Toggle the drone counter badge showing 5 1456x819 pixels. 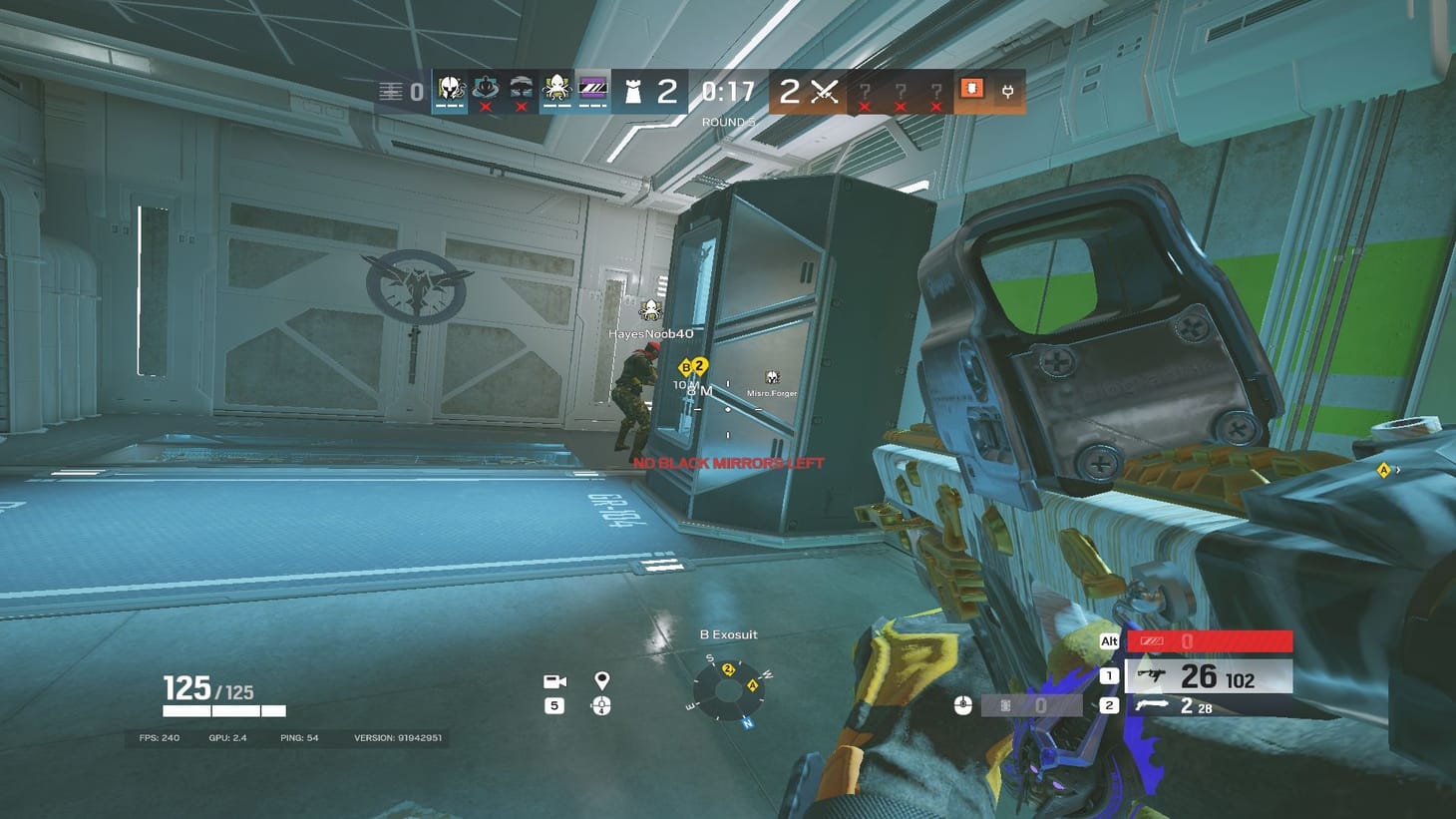coord(553,704)
